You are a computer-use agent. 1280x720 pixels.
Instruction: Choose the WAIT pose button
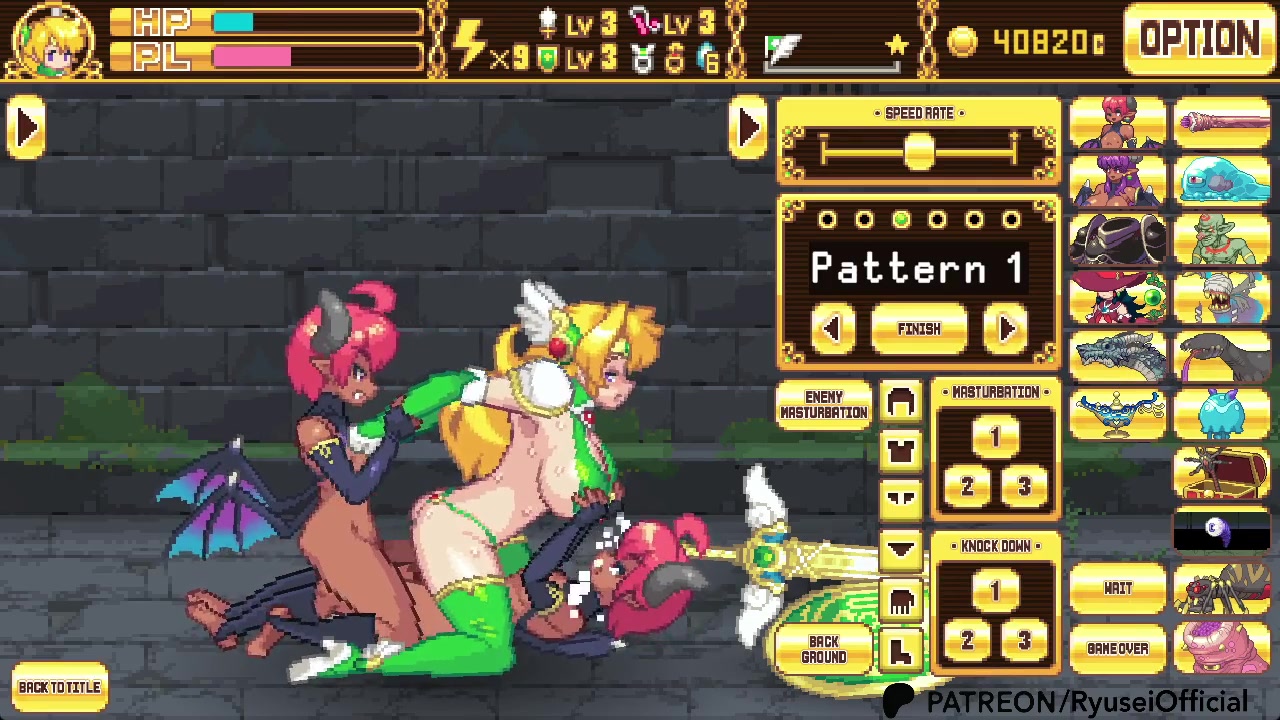pos(1118,589)
